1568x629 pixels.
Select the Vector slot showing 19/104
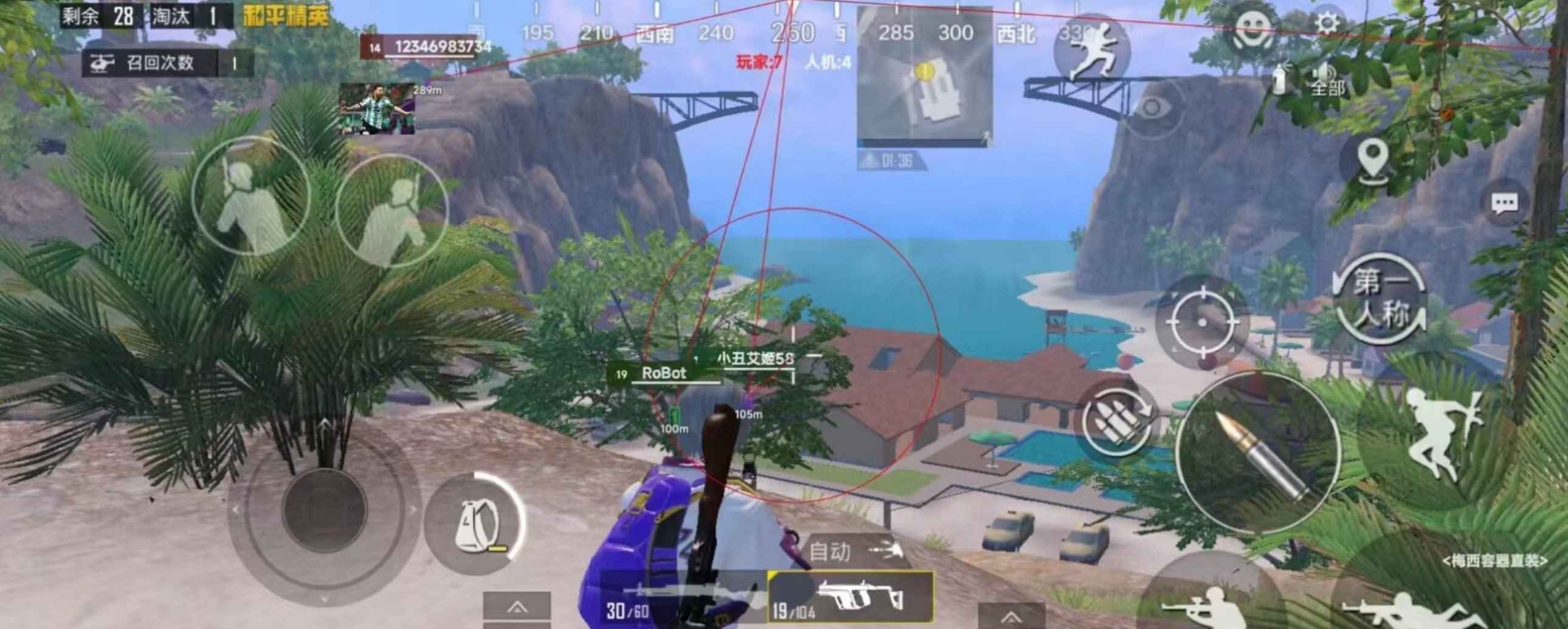click(x=851, y=597)
